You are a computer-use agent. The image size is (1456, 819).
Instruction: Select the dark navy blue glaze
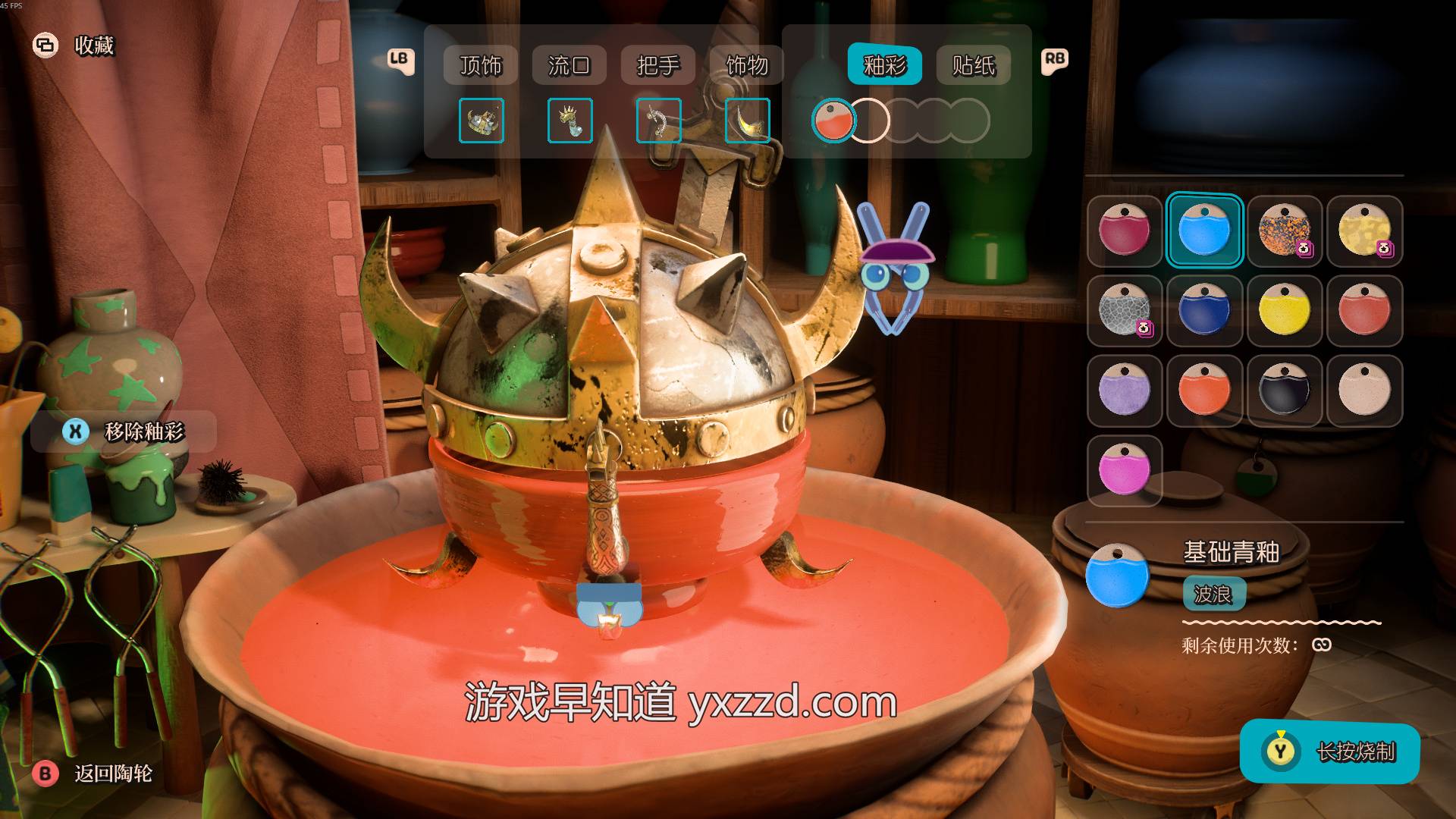pyautogui.click(x=1203, y=311)
